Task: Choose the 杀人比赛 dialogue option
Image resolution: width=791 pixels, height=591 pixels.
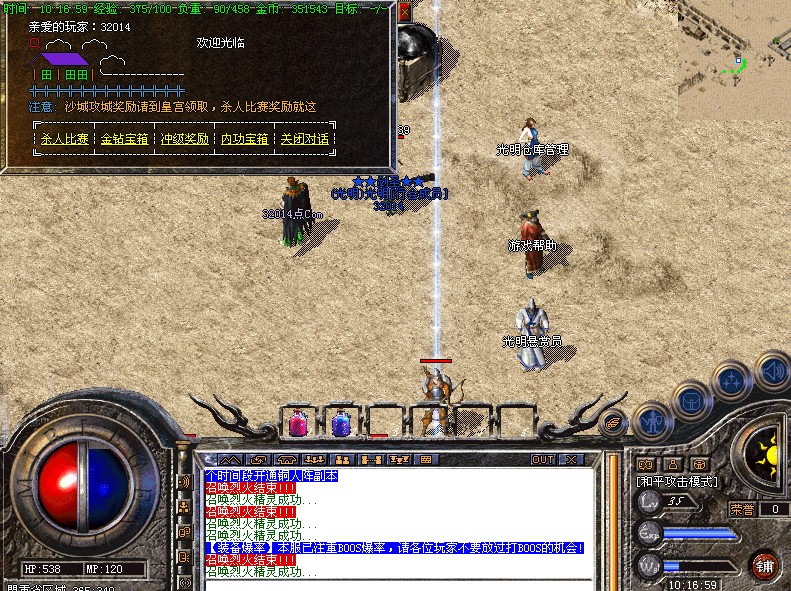Action: (x=64, y=139)
